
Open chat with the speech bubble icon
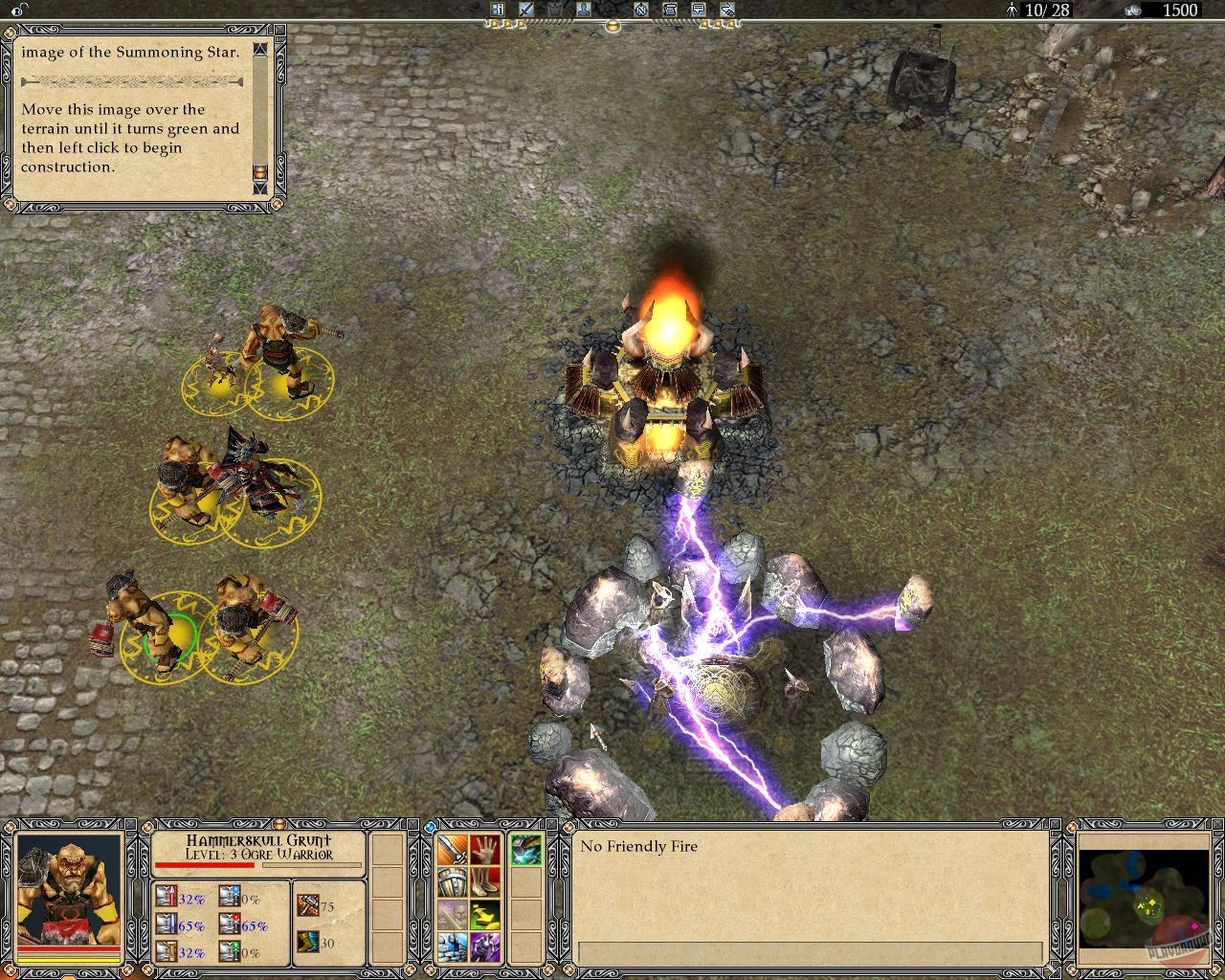point(698,10)
